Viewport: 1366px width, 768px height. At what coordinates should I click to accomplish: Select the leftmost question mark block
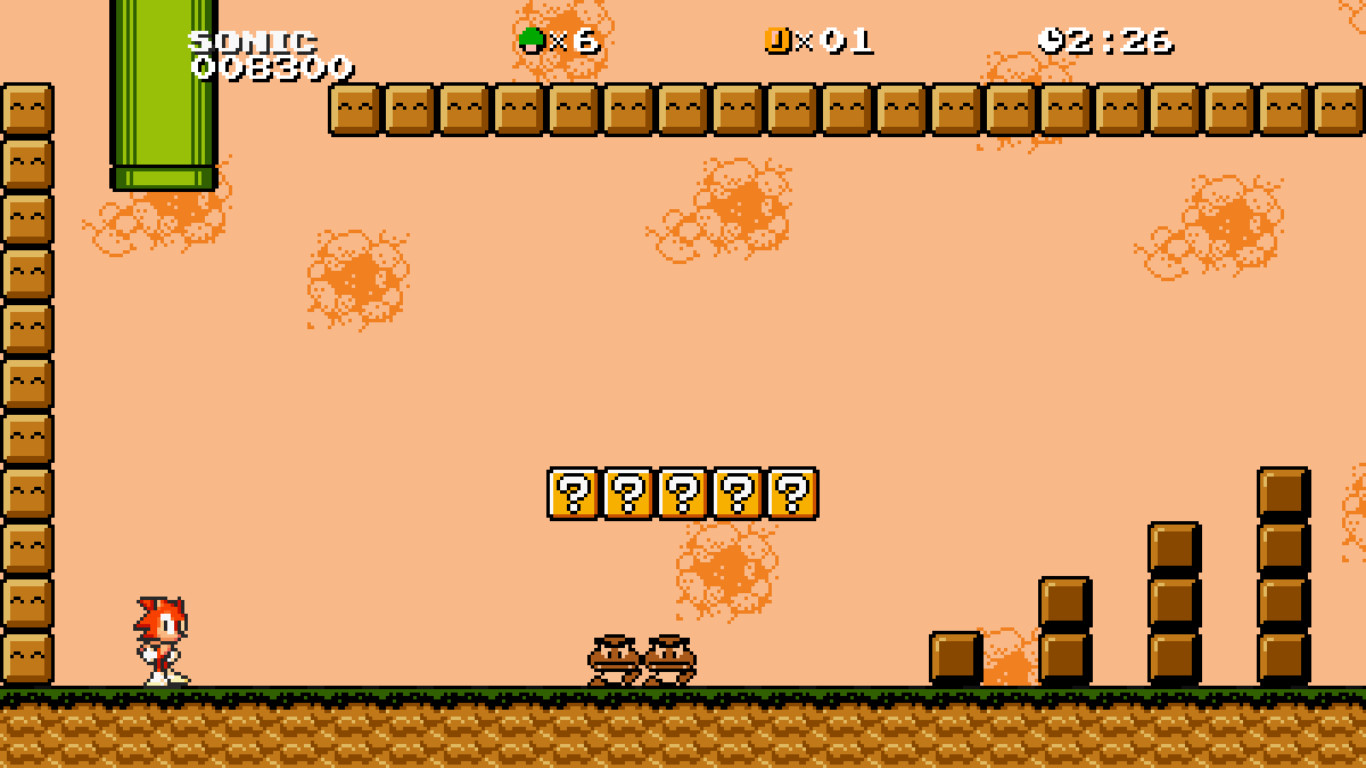click(571, 492)
